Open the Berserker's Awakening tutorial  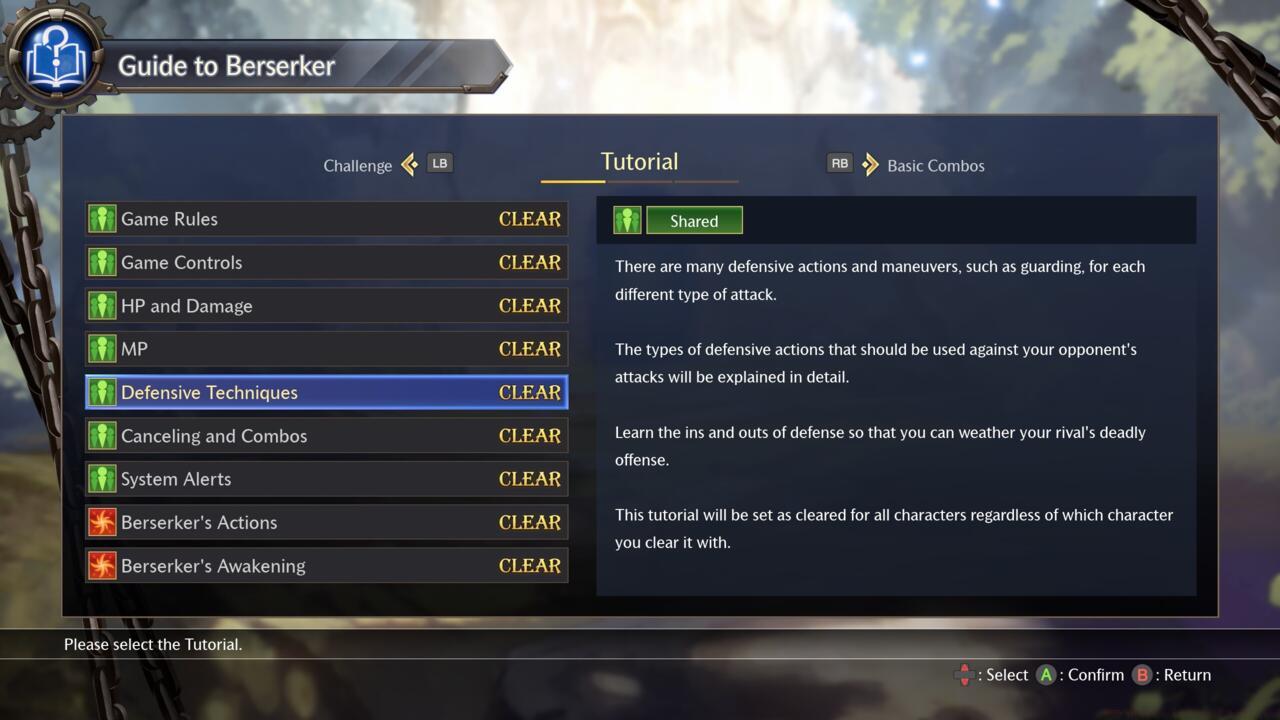point(300,565)
